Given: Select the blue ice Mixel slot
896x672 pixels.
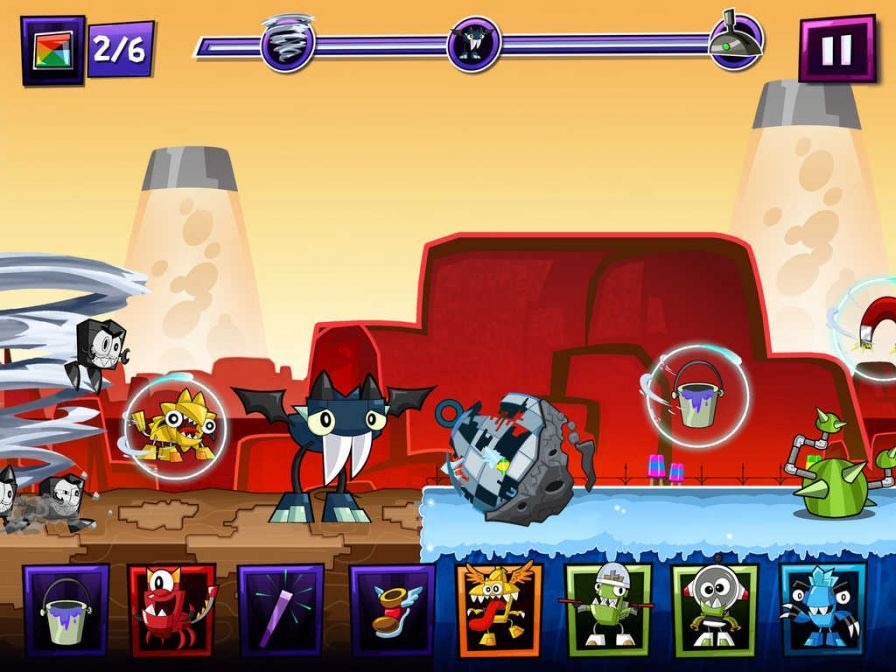Looking at the screenshot, I should [x=822, y=610].
